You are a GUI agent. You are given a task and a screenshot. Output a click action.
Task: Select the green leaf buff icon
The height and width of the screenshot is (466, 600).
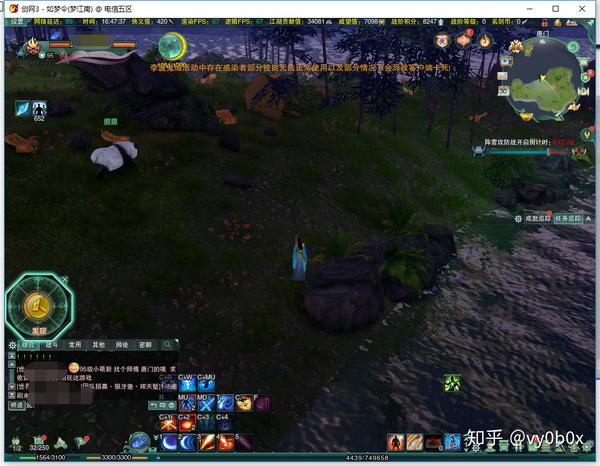click(452, 382)
